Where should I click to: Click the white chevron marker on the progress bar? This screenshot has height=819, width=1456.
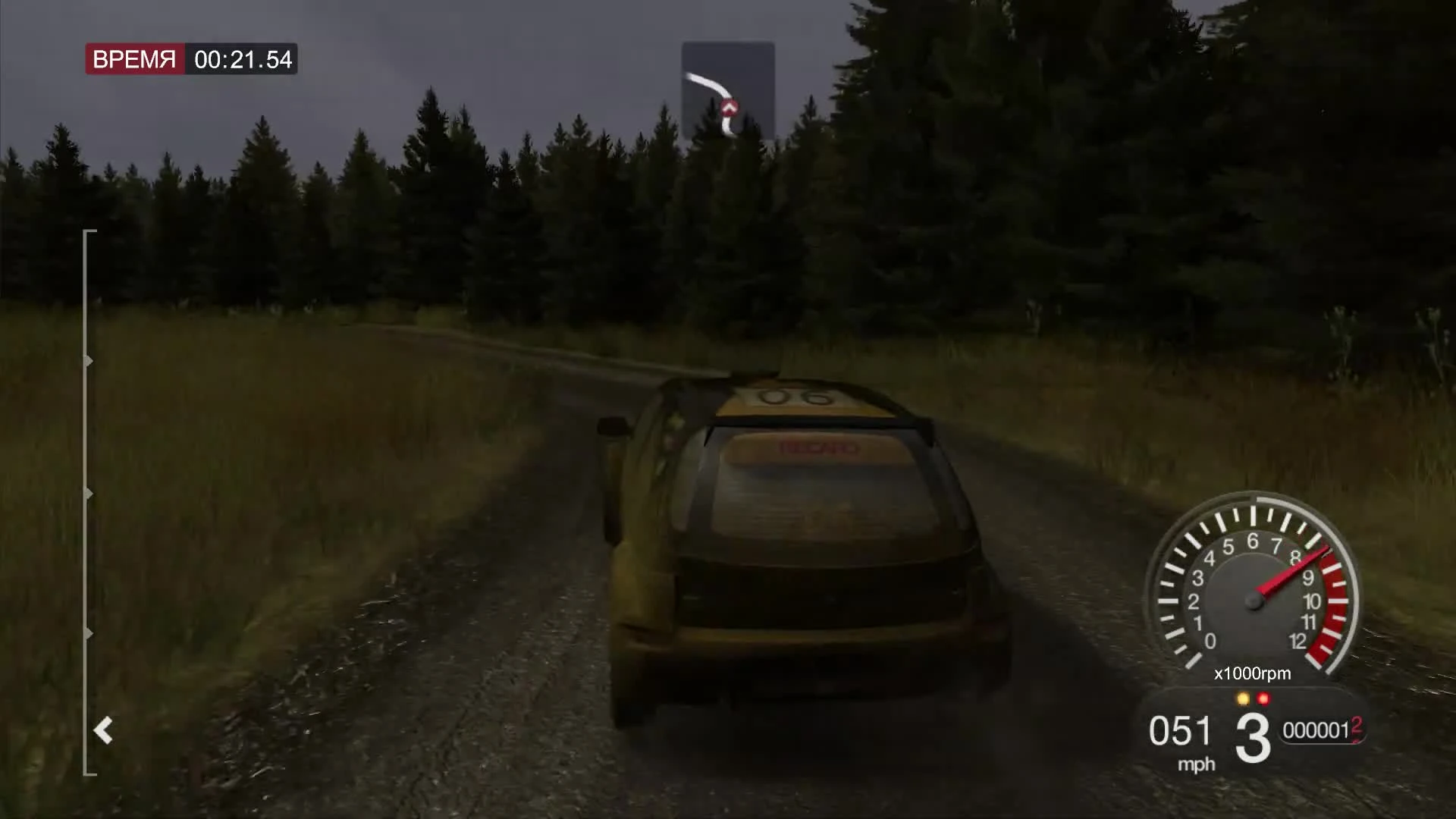click(103, 731)
